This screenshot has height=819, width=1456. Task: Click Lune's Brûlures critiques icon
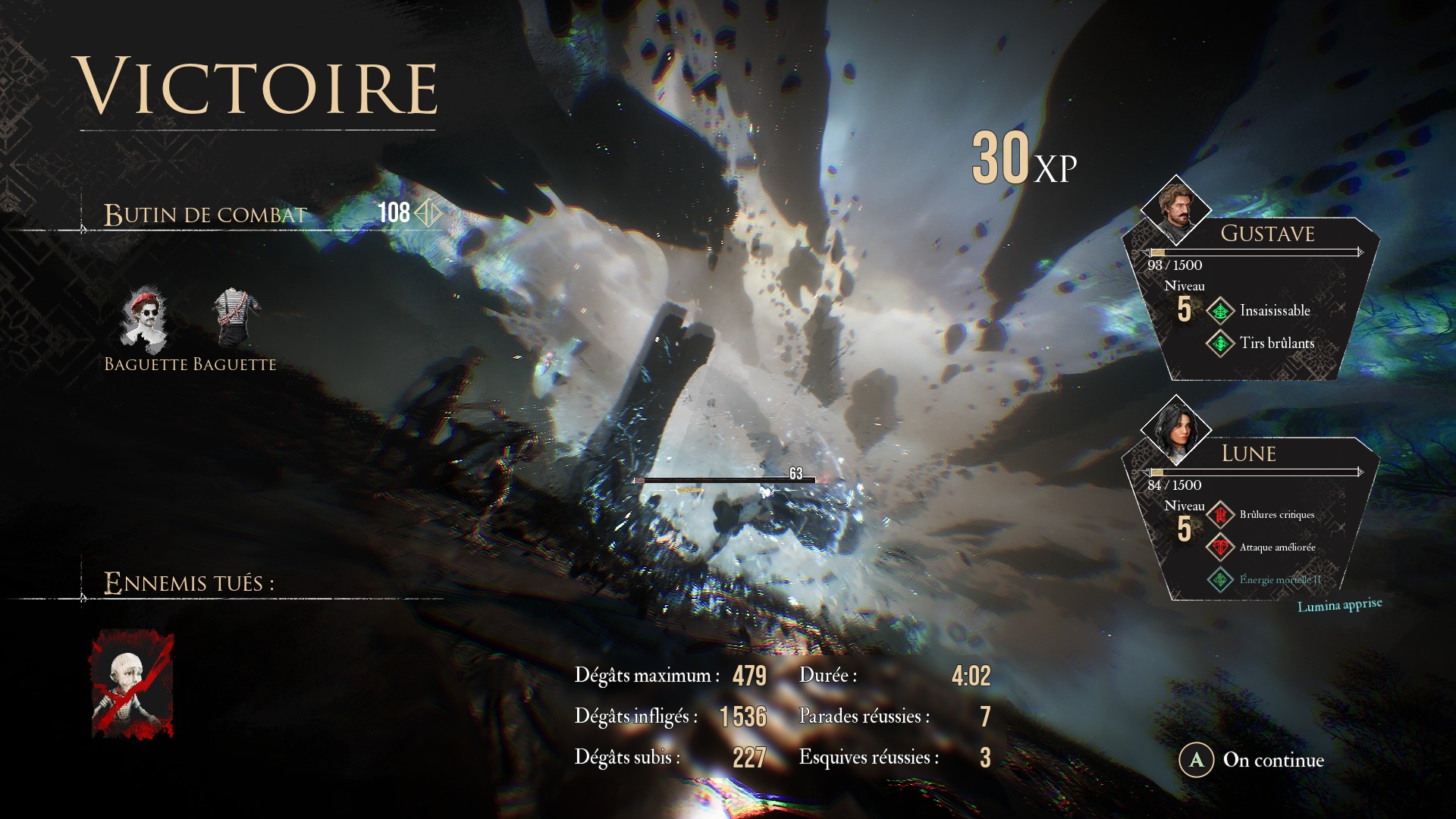(1220, 515)
